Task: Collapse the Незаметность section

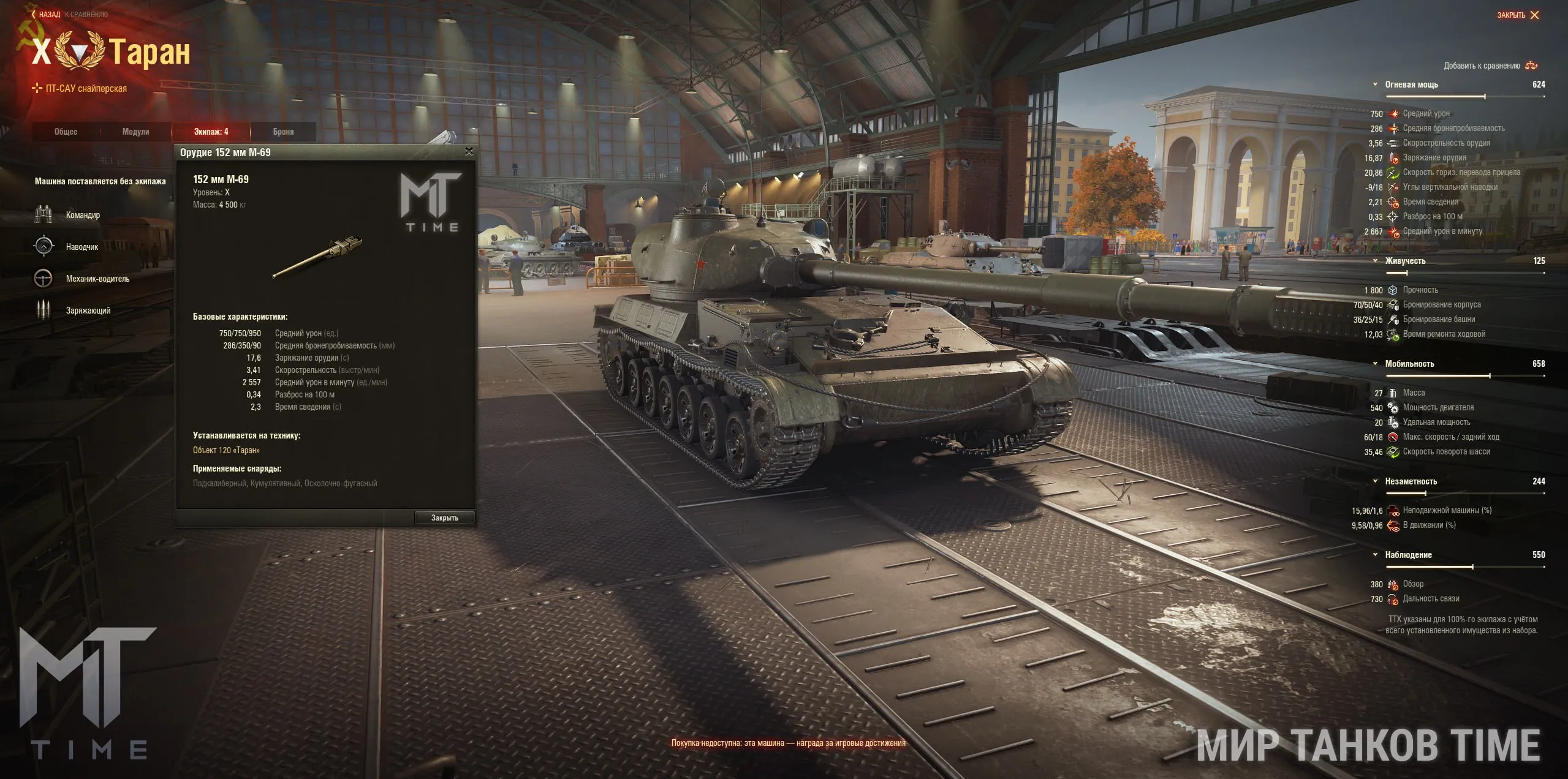Action: (x=1376, y=481)
